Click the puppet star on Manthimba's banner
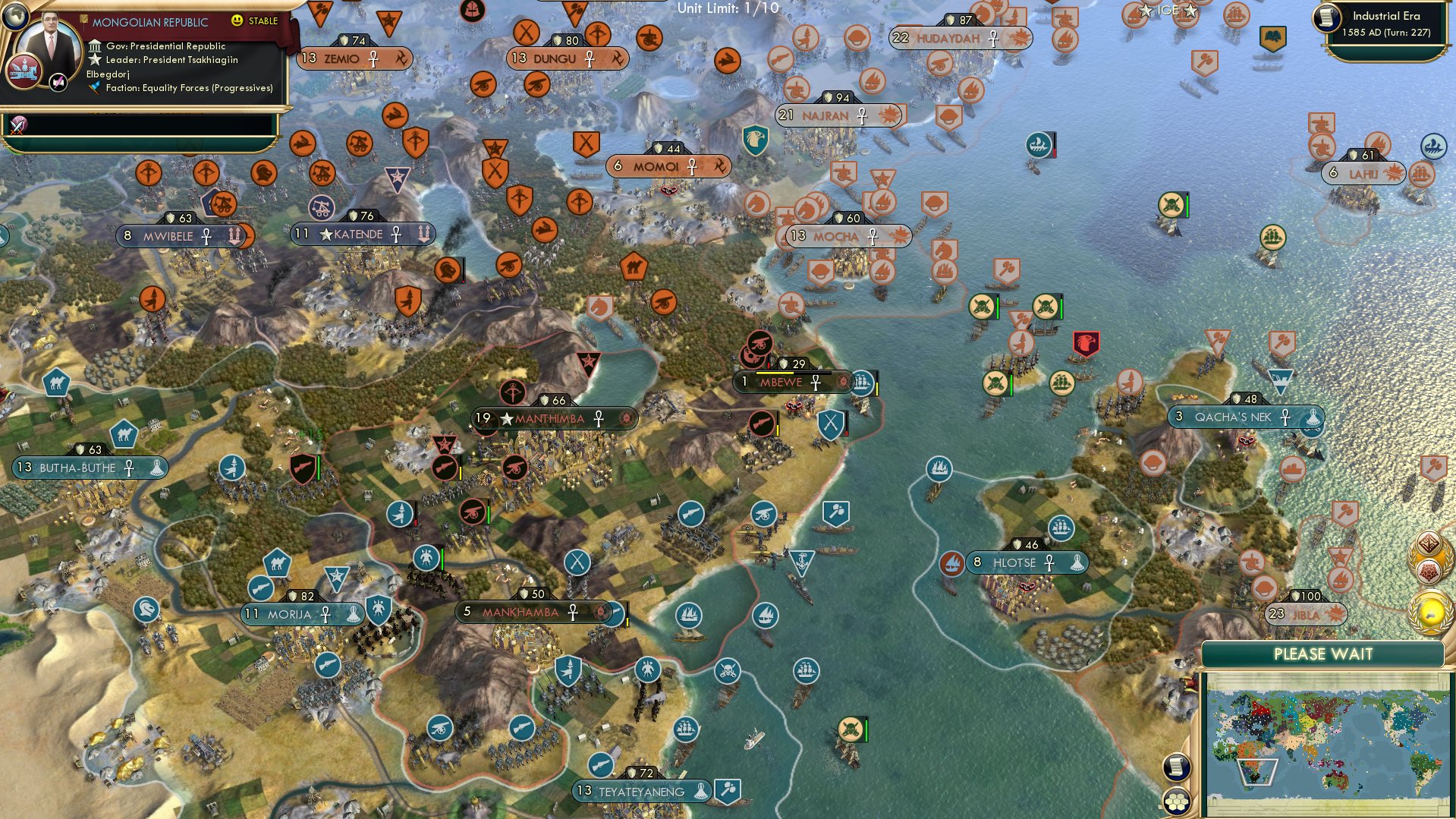Screen dimensions: 1456x819 505,417
